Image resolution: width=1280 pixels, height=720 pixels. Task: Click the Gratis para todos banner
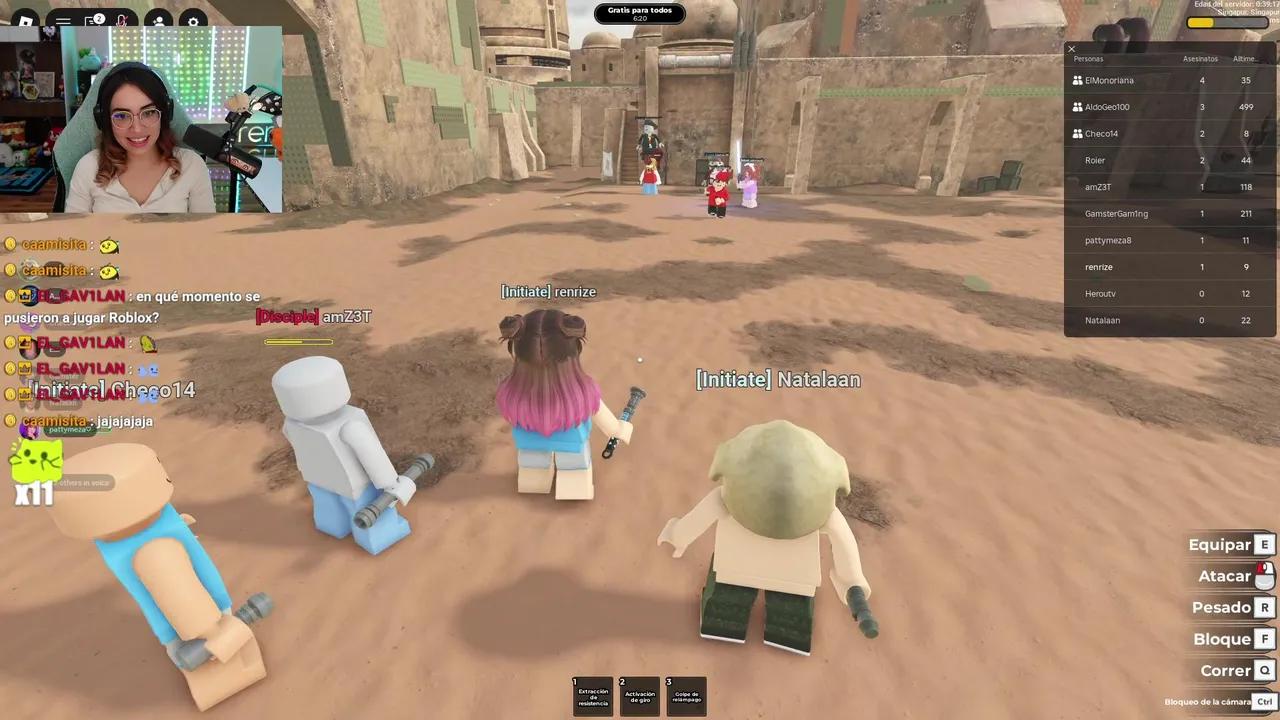pyautogui.click(x=640, y=12)
